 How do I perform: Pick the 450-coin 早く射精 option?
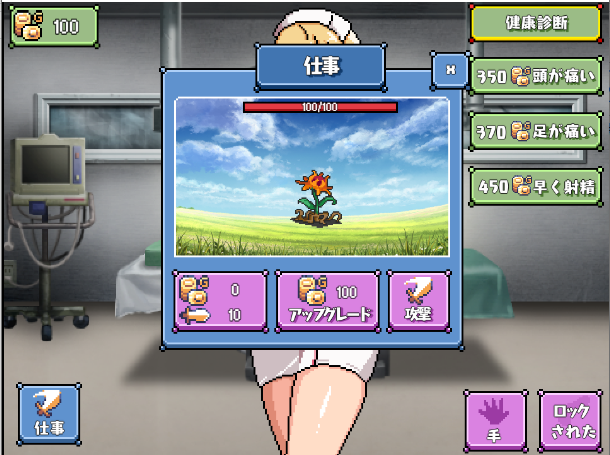[534, 184]
